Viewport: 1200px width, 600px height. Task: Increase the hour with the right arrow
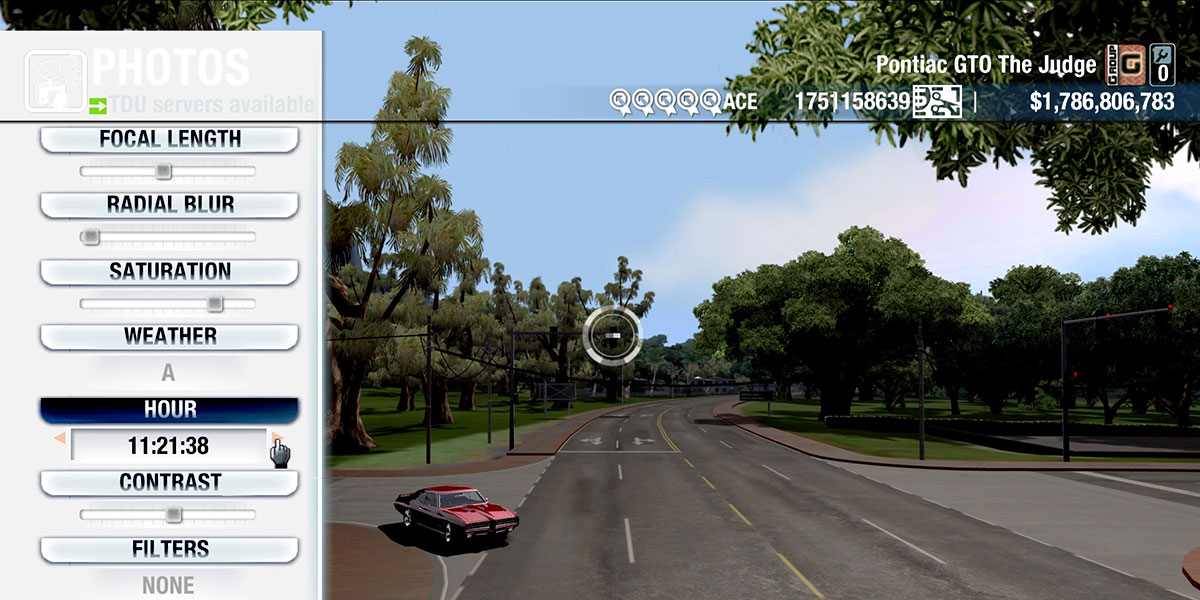click(x=275, y=439)
